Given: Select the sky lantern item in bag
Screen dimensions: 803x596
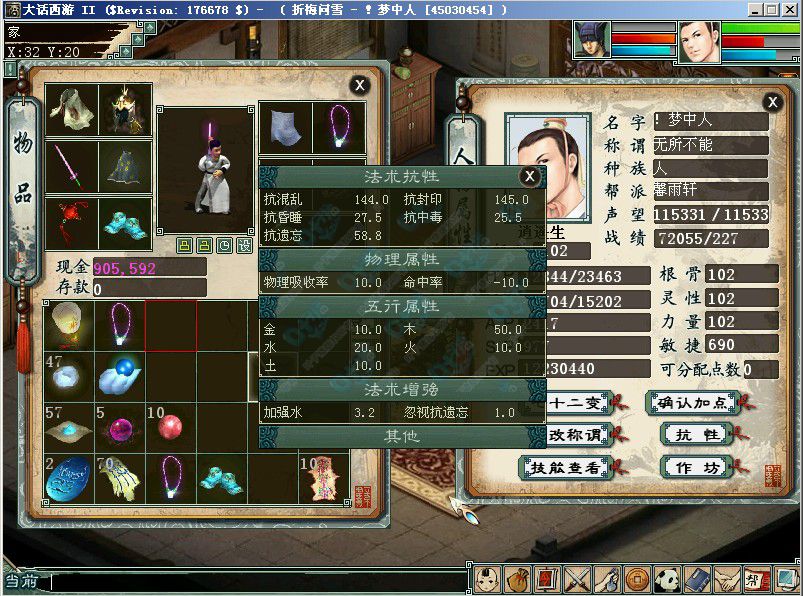Looking at the screenshot, I should (x=70, y=325).
